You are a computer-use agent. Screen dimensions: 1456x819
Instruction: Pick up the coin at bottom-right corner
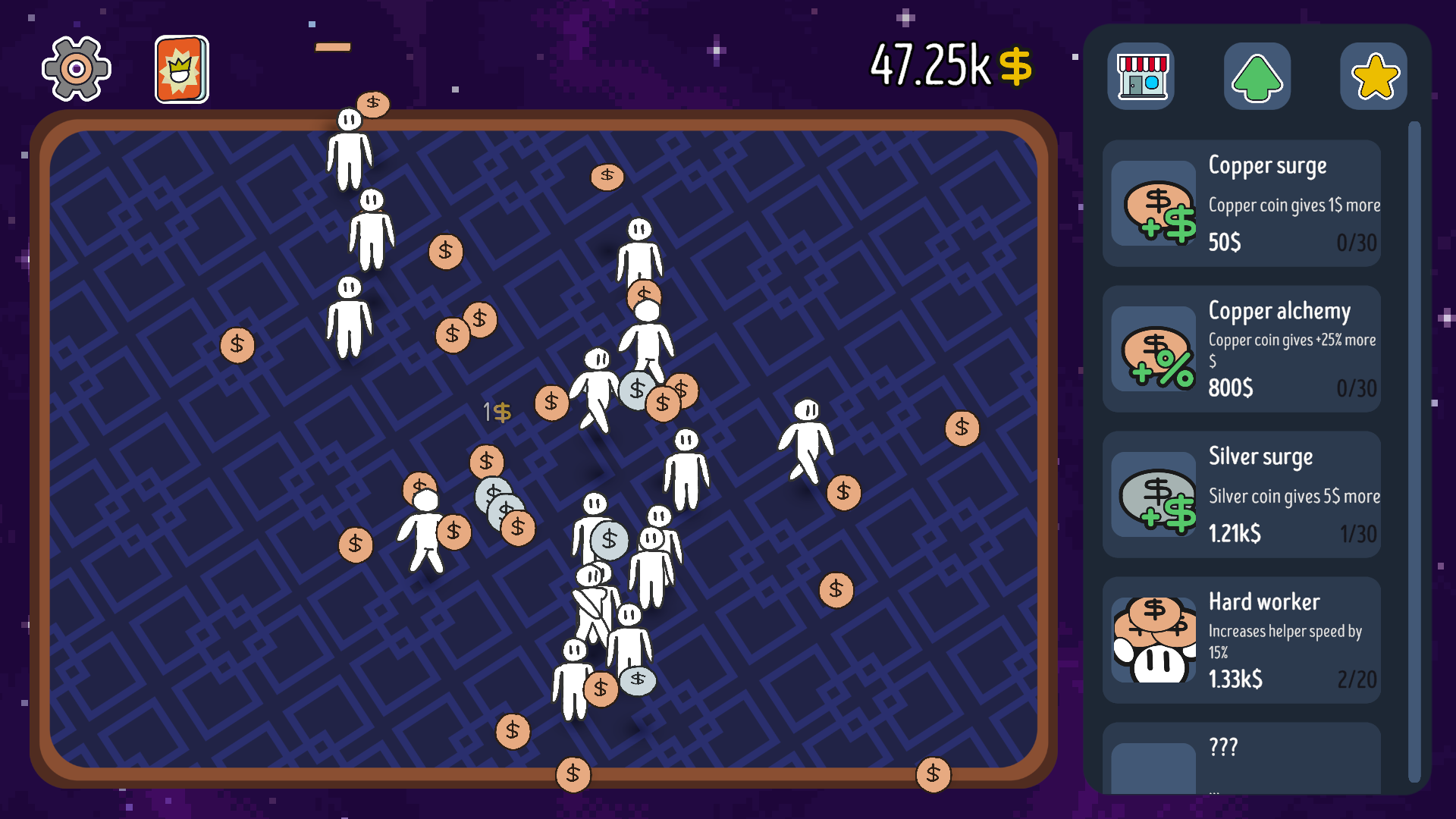pyautogui.click(x=933, y=773)
